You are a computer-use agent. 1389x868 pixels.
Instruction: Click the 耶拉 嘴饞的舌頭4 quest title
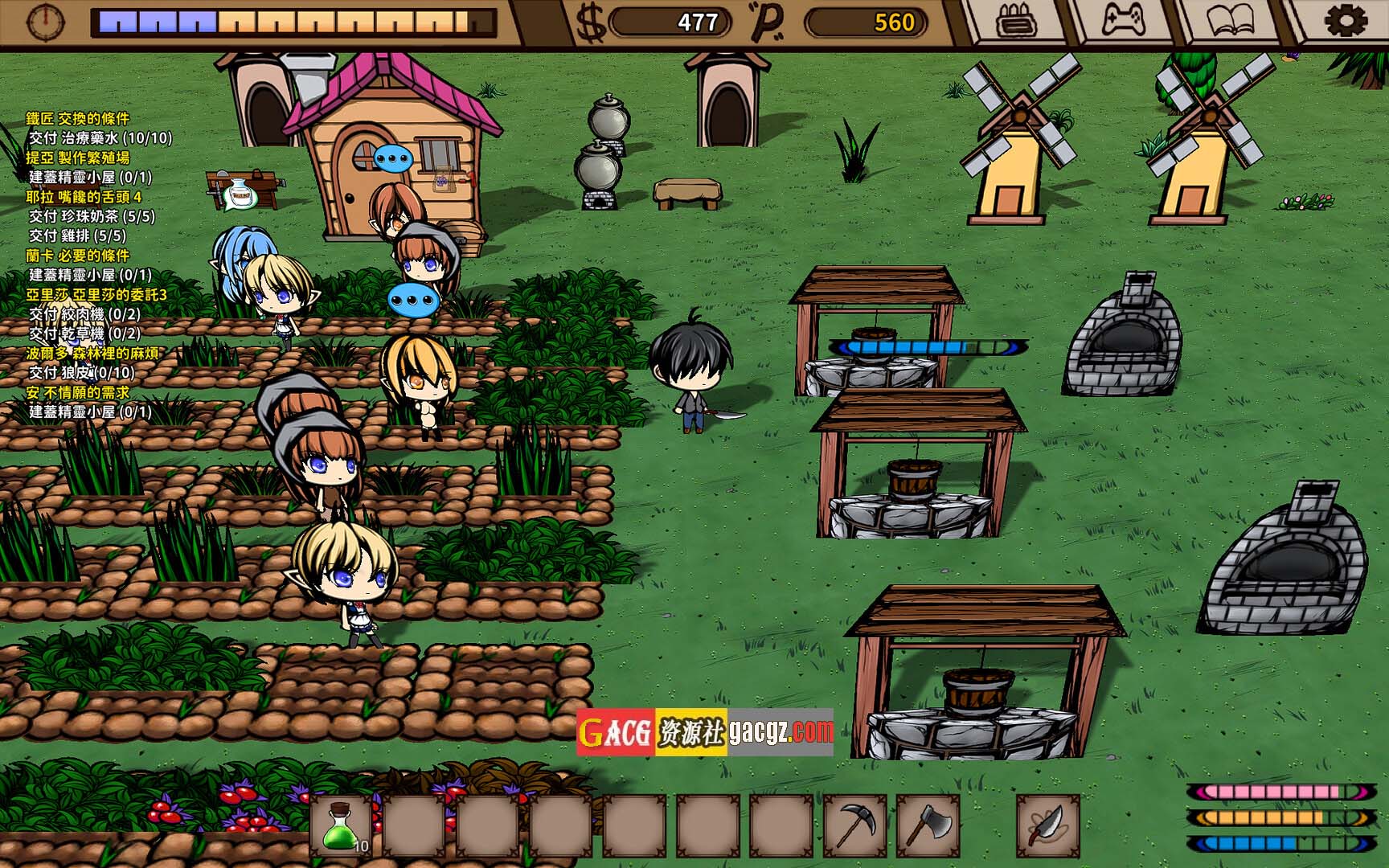[84, 197]
